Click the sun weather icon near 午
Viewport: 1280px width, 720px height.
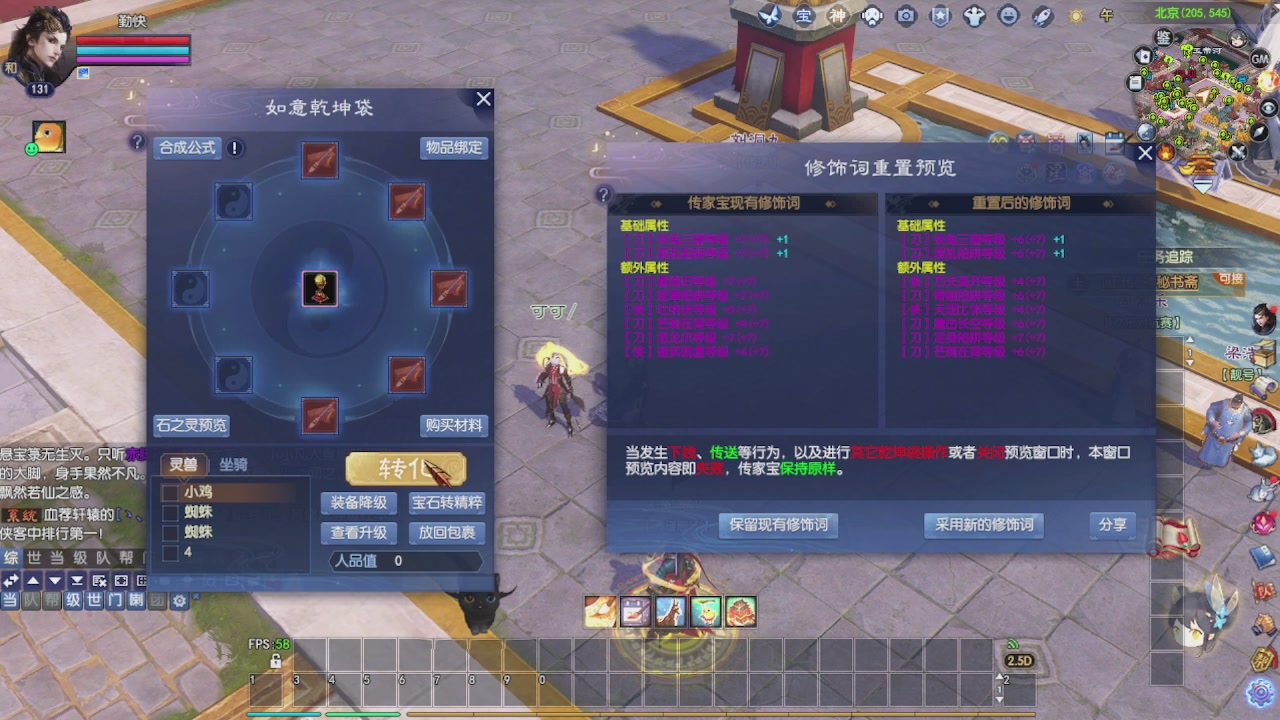click(1075, 16)
